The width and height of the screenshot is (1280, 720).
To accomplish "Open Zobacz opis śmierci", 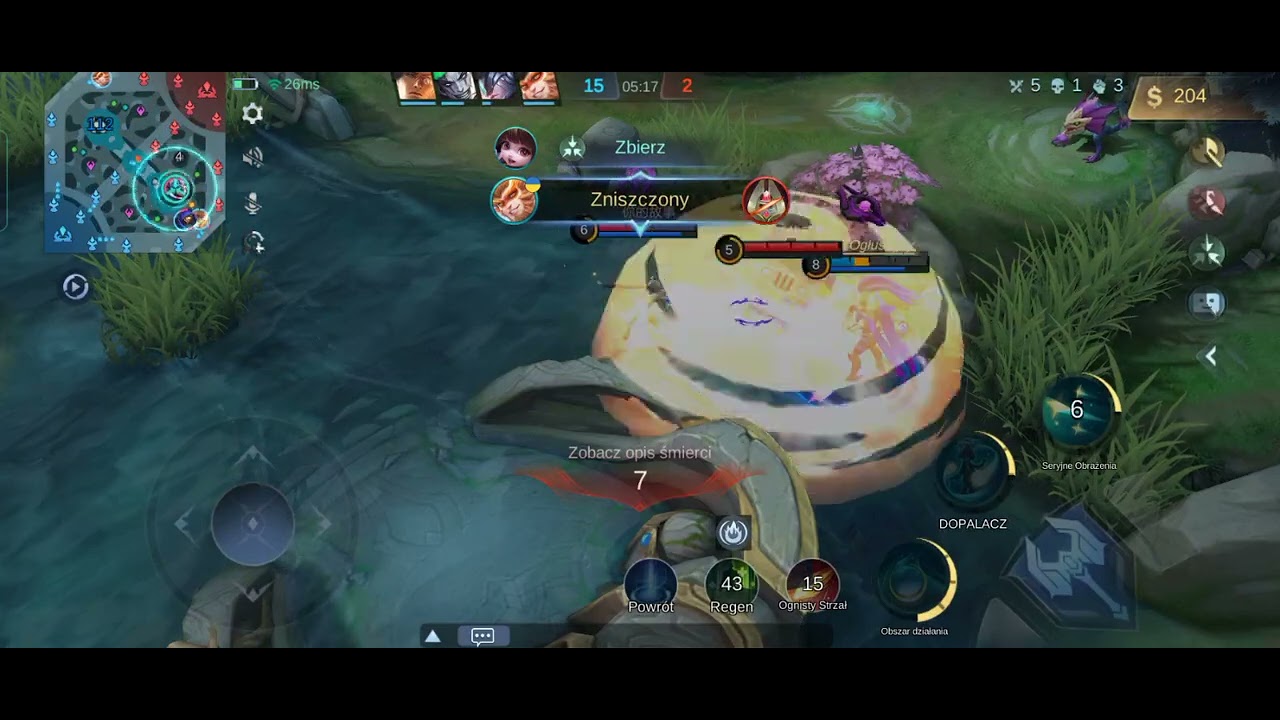I will point(639,453).
